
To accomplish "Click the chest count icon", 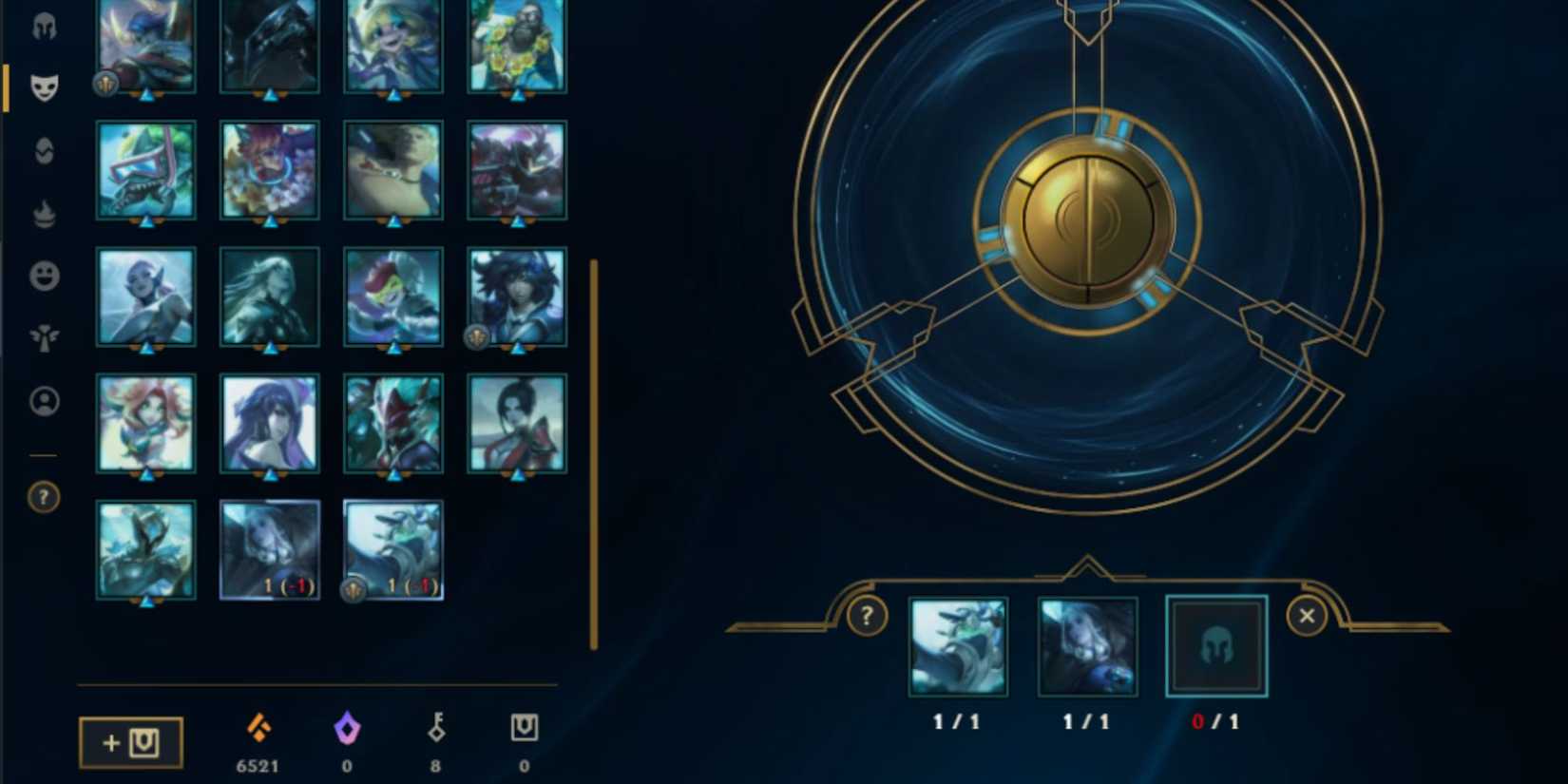I will pos(523,730).
